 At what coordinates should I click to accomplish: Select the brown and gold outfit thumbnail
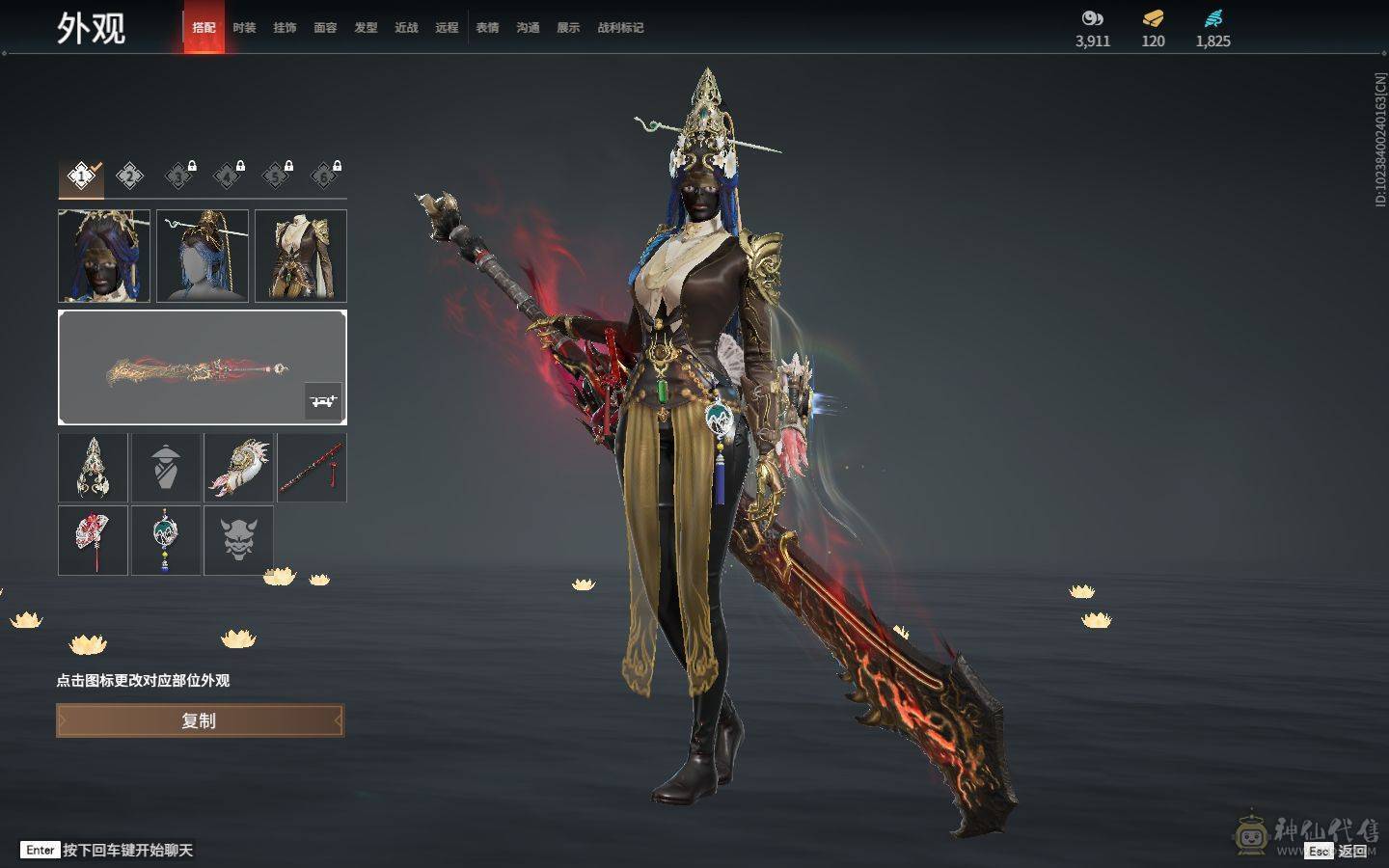(x=301, y=256)
